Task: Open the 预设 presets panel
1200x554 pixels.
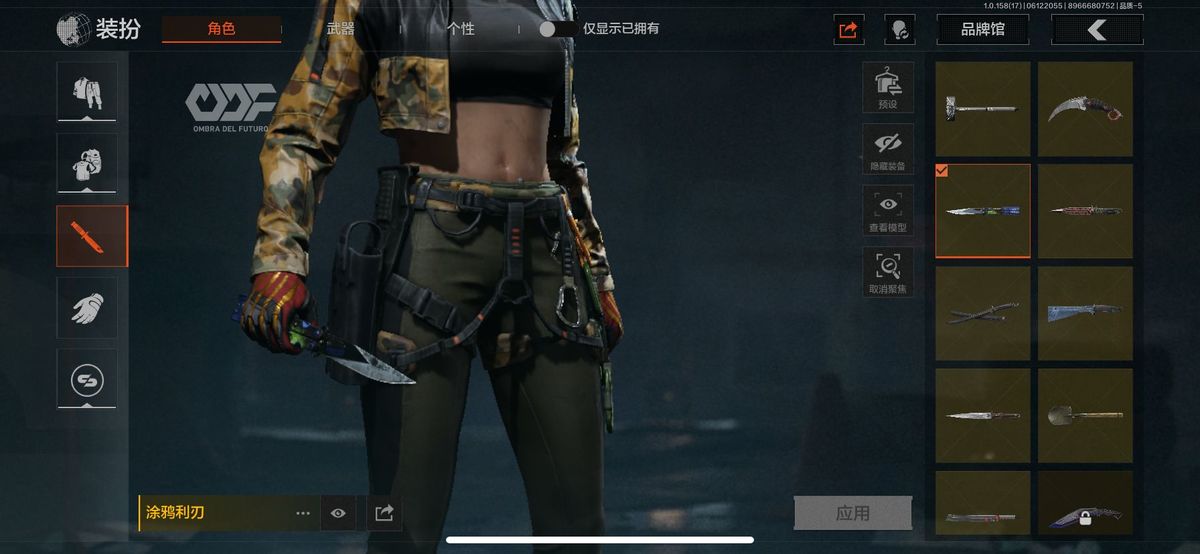Action: [887, 88]
